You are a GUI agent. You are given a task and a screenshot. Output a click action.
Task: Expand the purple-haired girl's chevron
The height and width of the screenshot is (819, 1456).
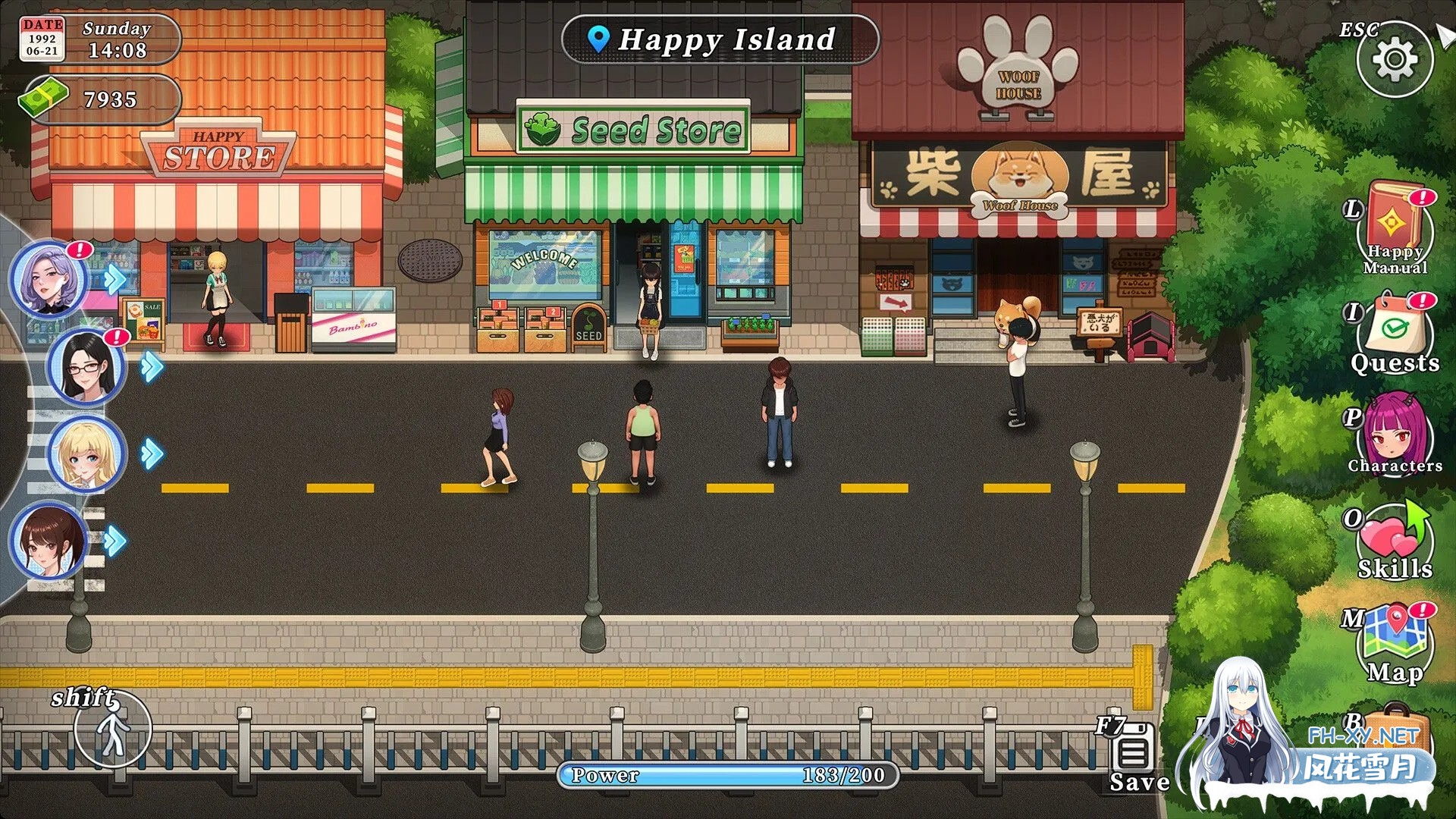114,279
